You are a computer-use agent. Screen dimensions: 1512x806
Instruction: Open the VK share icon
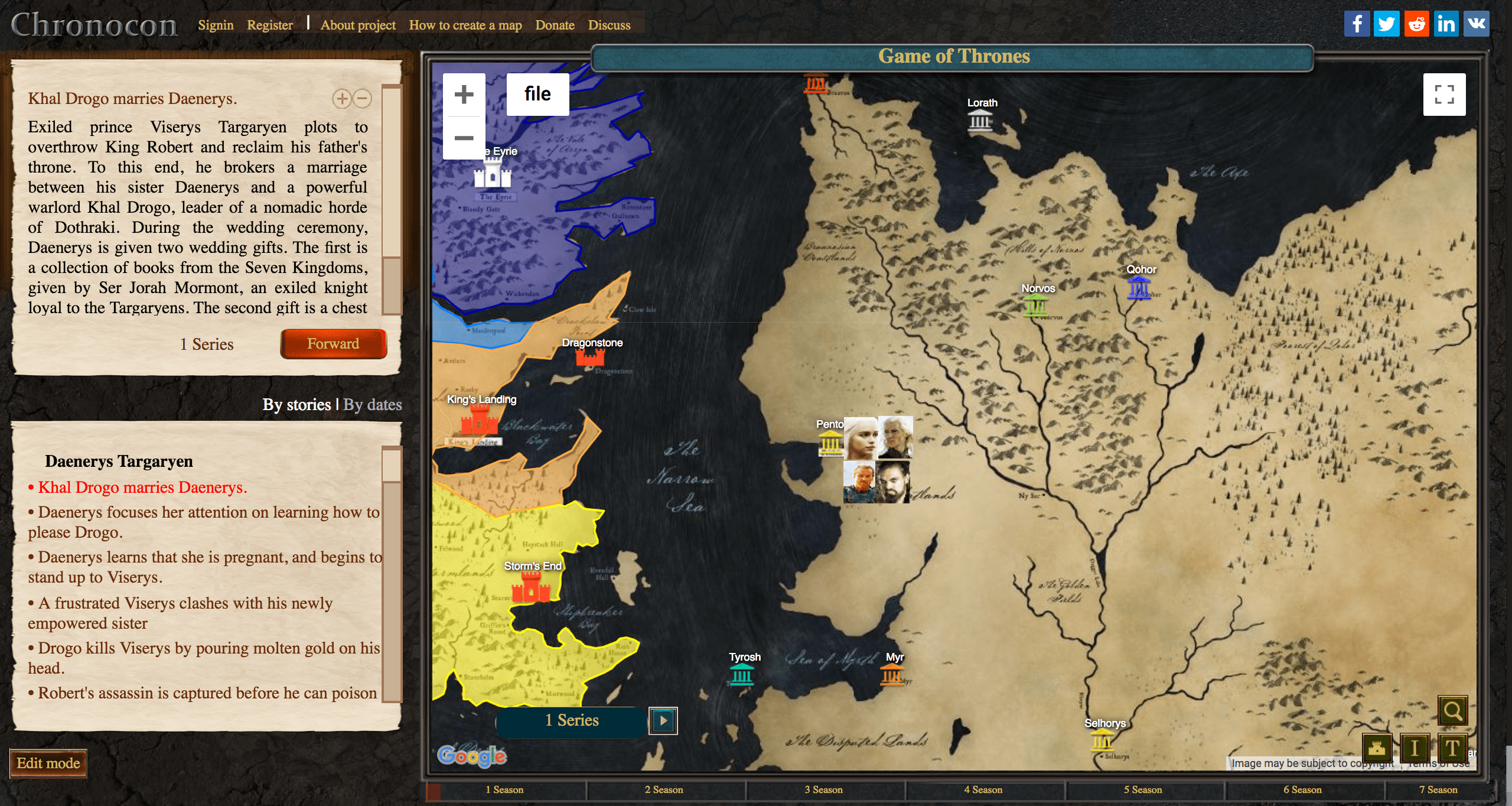[x=1477, y=24]
